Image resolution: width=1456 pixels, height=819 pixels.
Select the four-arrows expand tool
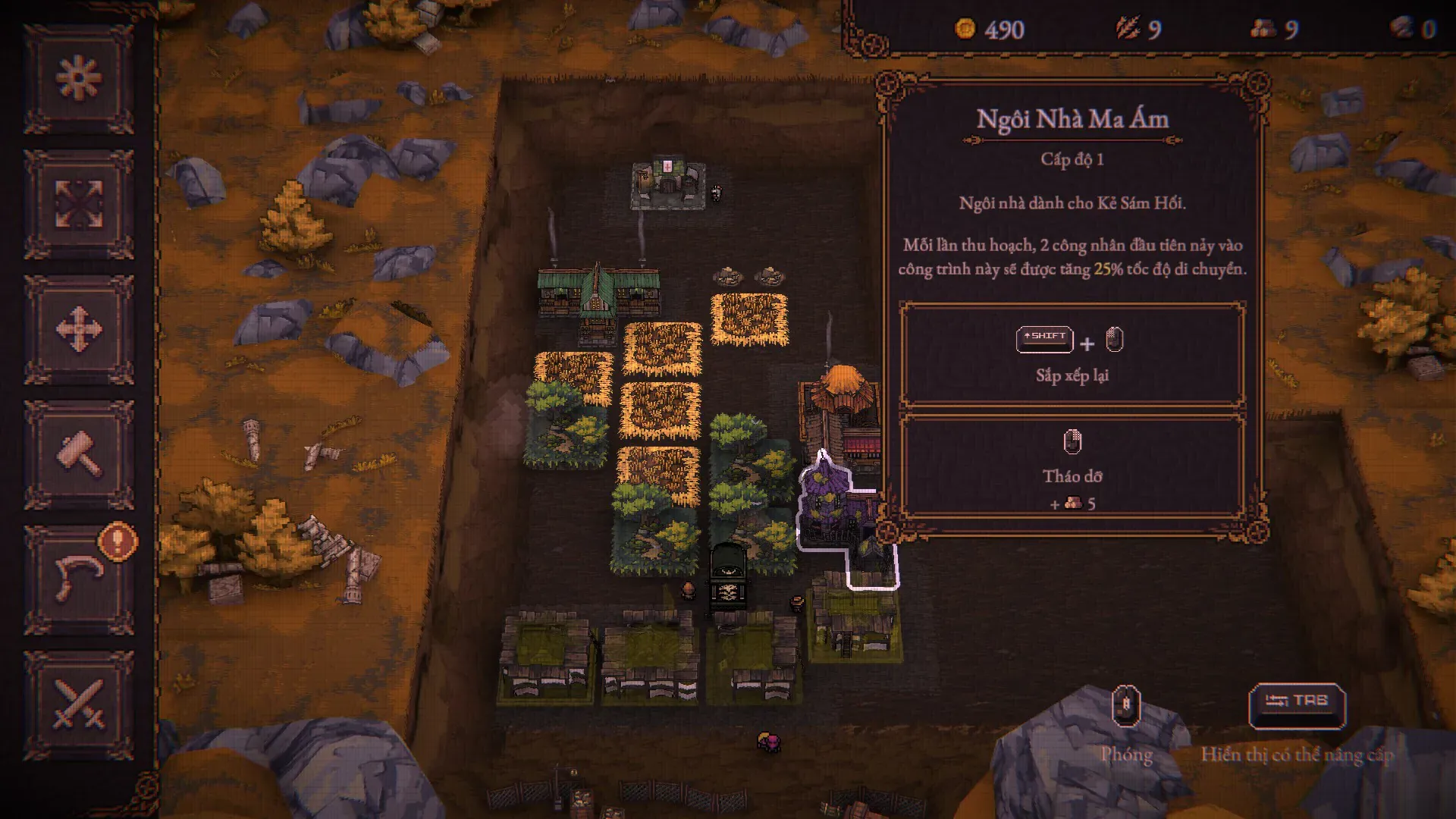(x=79, y=204)
